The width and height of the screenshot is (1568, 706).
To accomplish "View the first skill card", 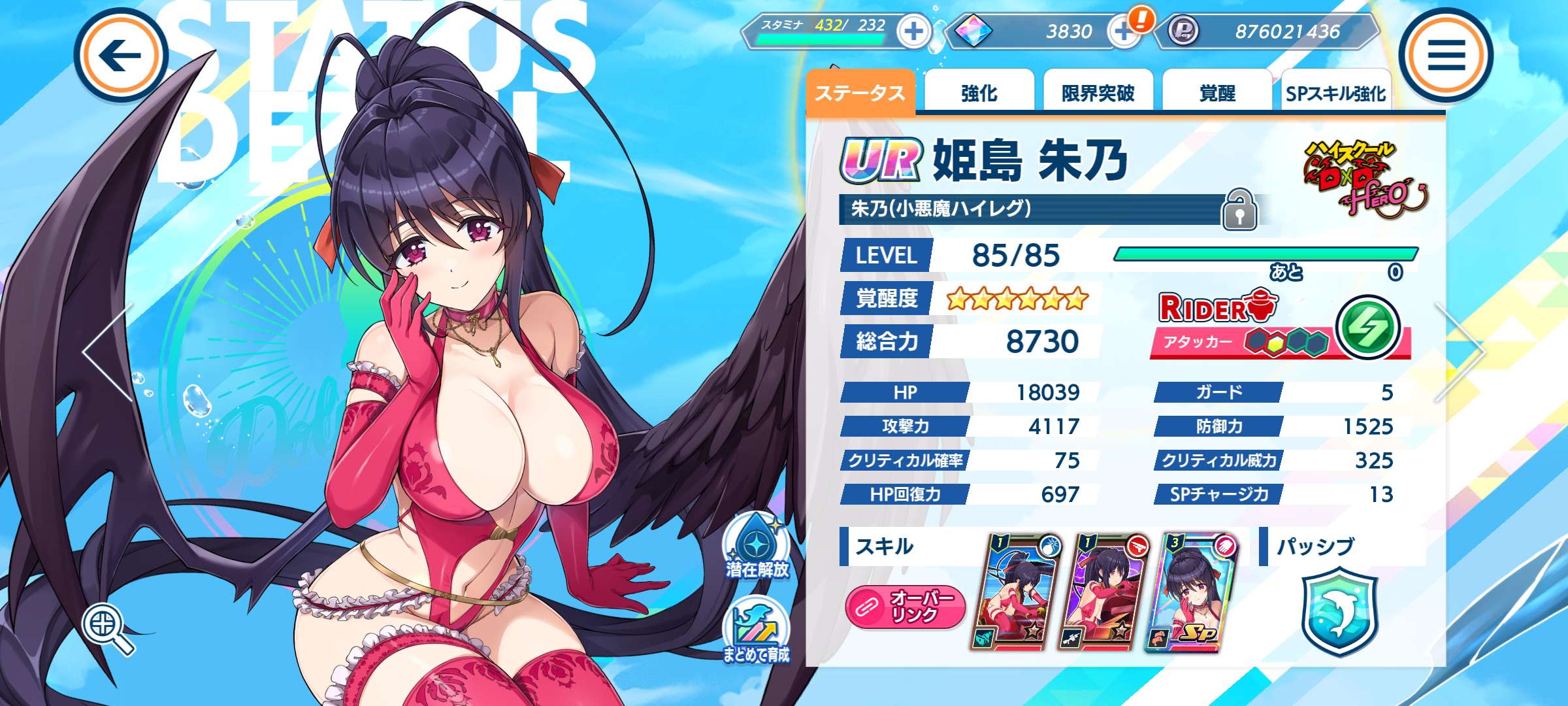I will click(1018, 593).
